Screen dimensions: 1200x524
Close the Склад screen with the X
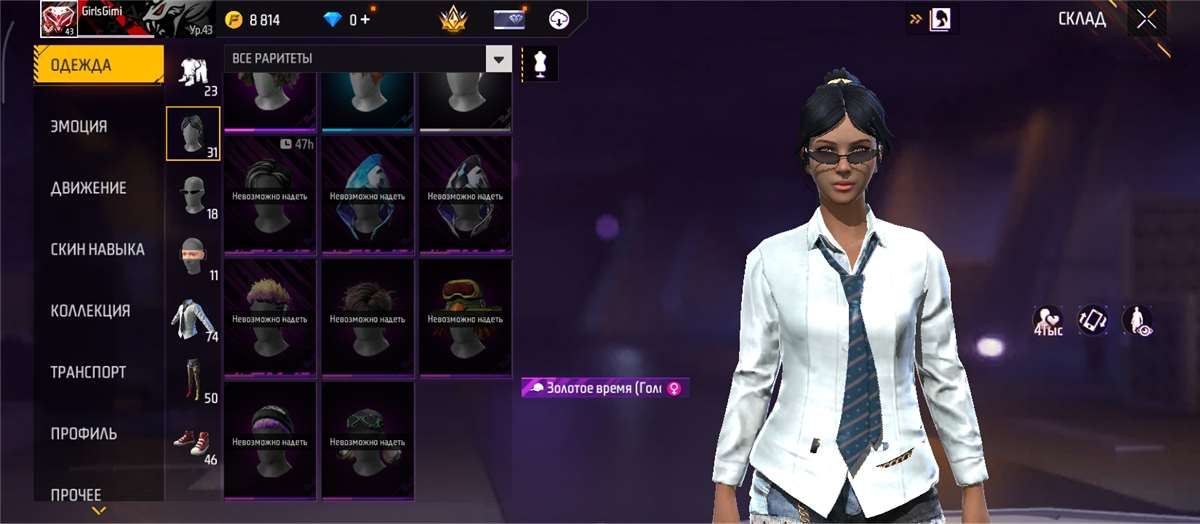(x=1146, y=19)
